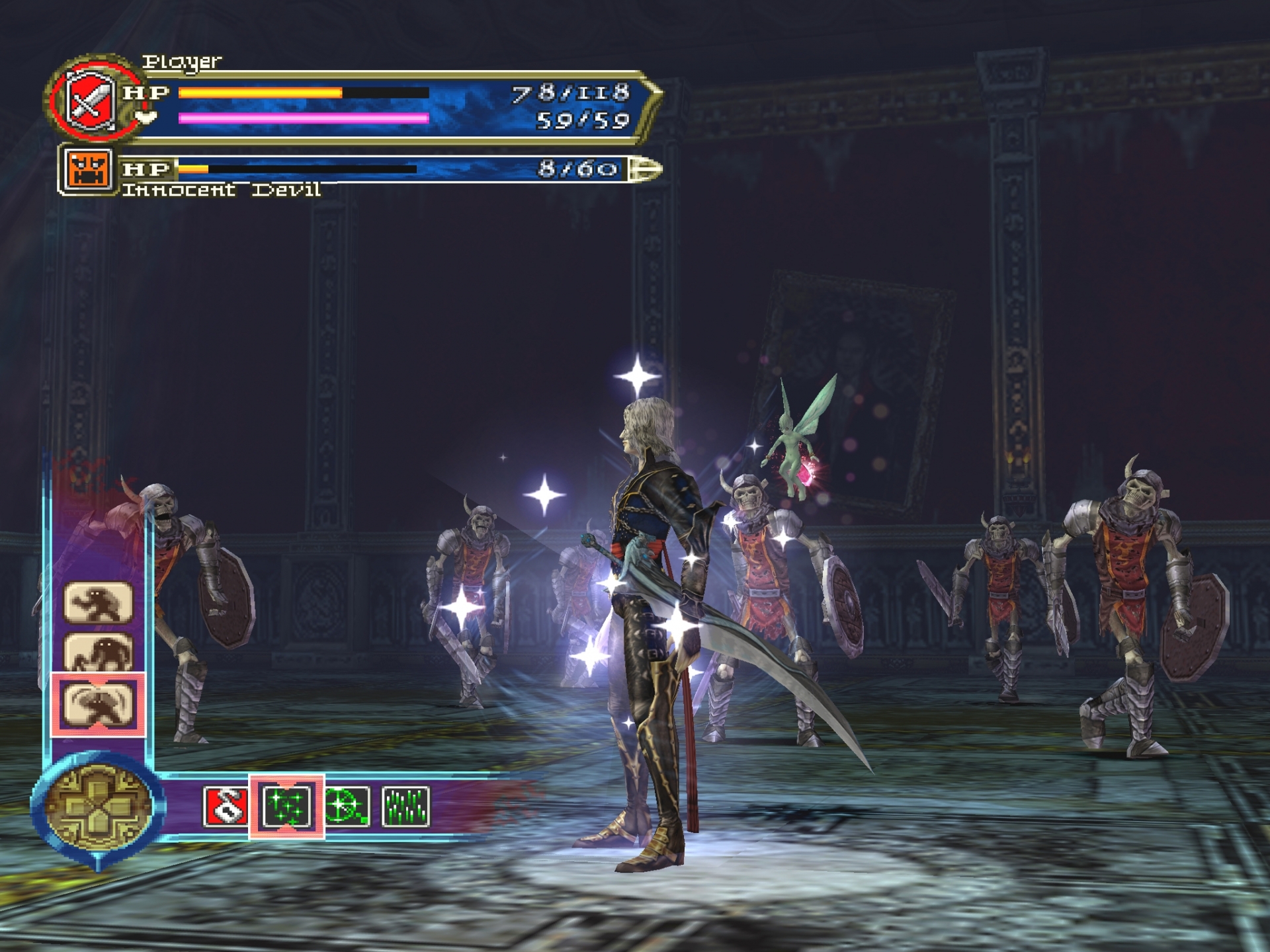Select the orange Innocent Devil face icon
This screenshot has width=1270, height=952.
(87, 170)
